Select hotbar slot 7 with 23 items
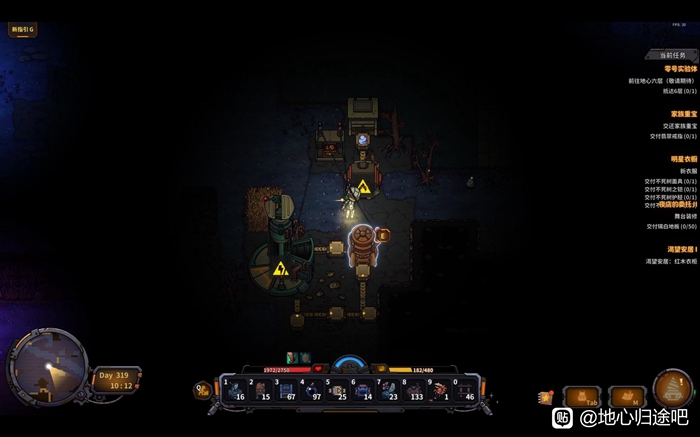Viewport: 700px width, 437px height. click(x=389, y=389)
